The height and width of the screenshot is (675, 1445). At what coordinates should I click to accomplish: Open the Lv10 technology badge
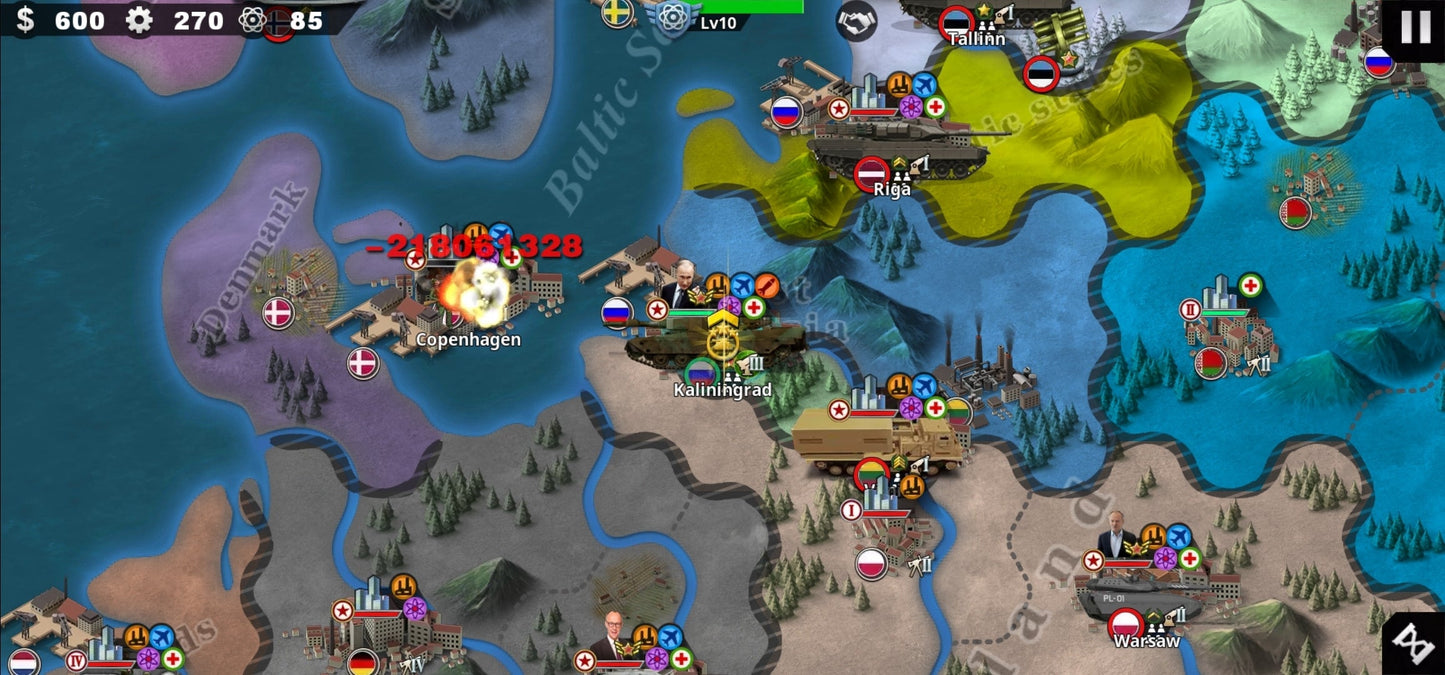click(676, 19)
